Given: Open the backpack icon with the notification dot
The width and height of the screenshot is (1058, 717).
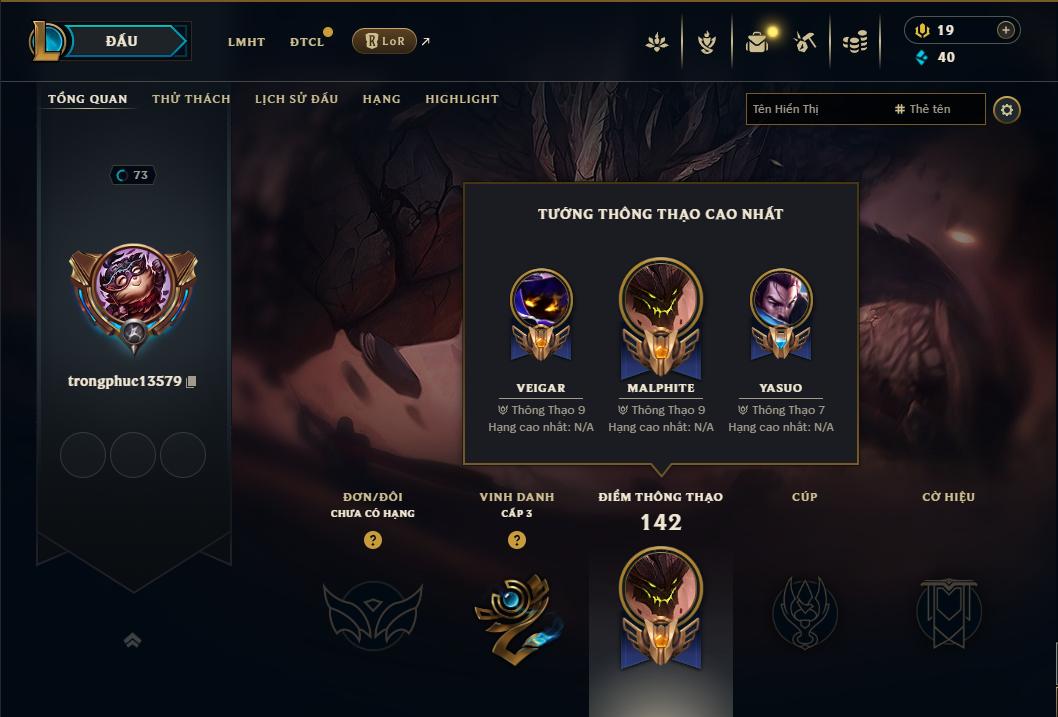Looking at the screenshot, I should [x=757, y=42].
